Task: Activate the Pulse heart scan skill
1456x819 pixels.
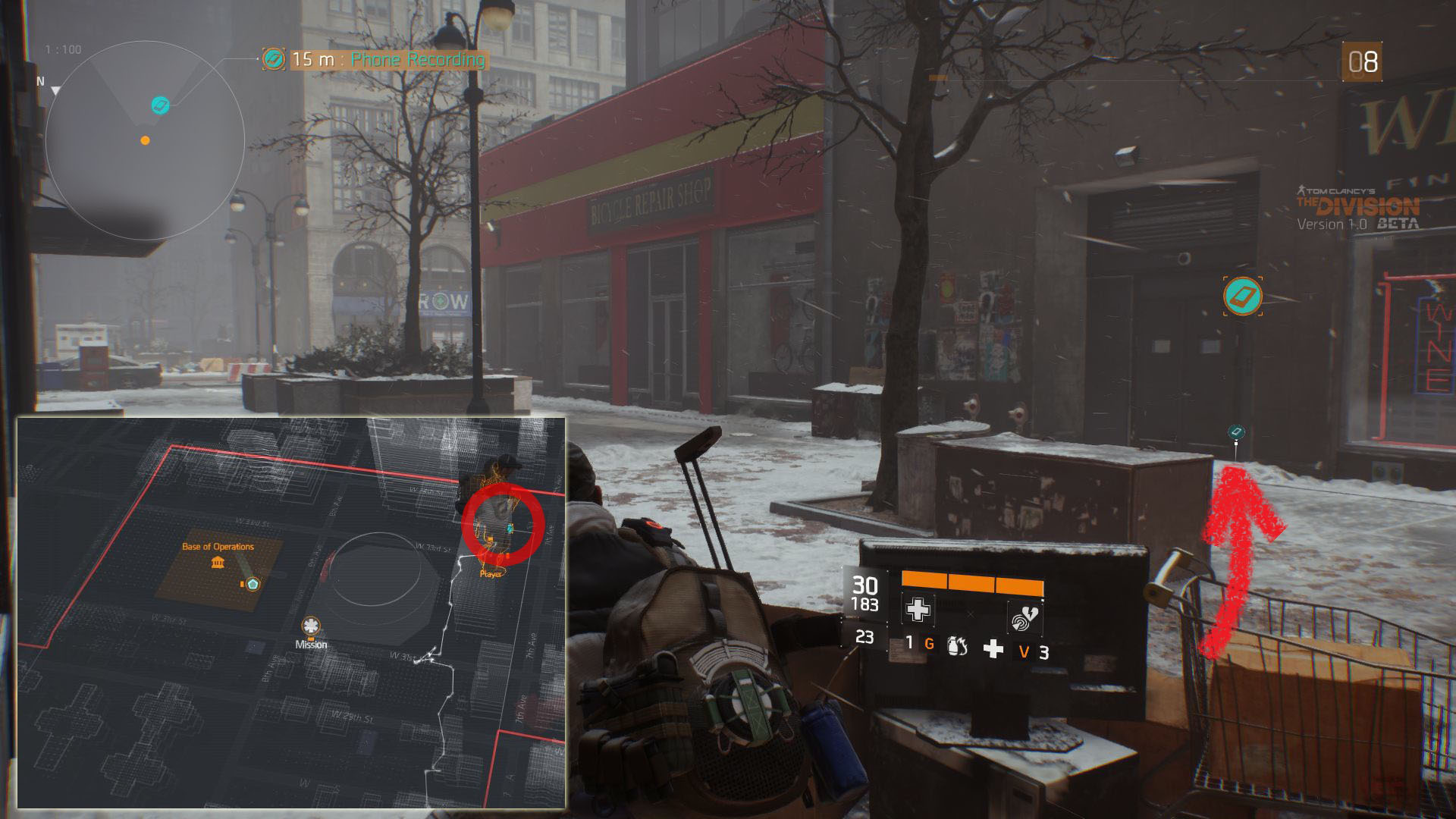Action: coord(1024,618)
